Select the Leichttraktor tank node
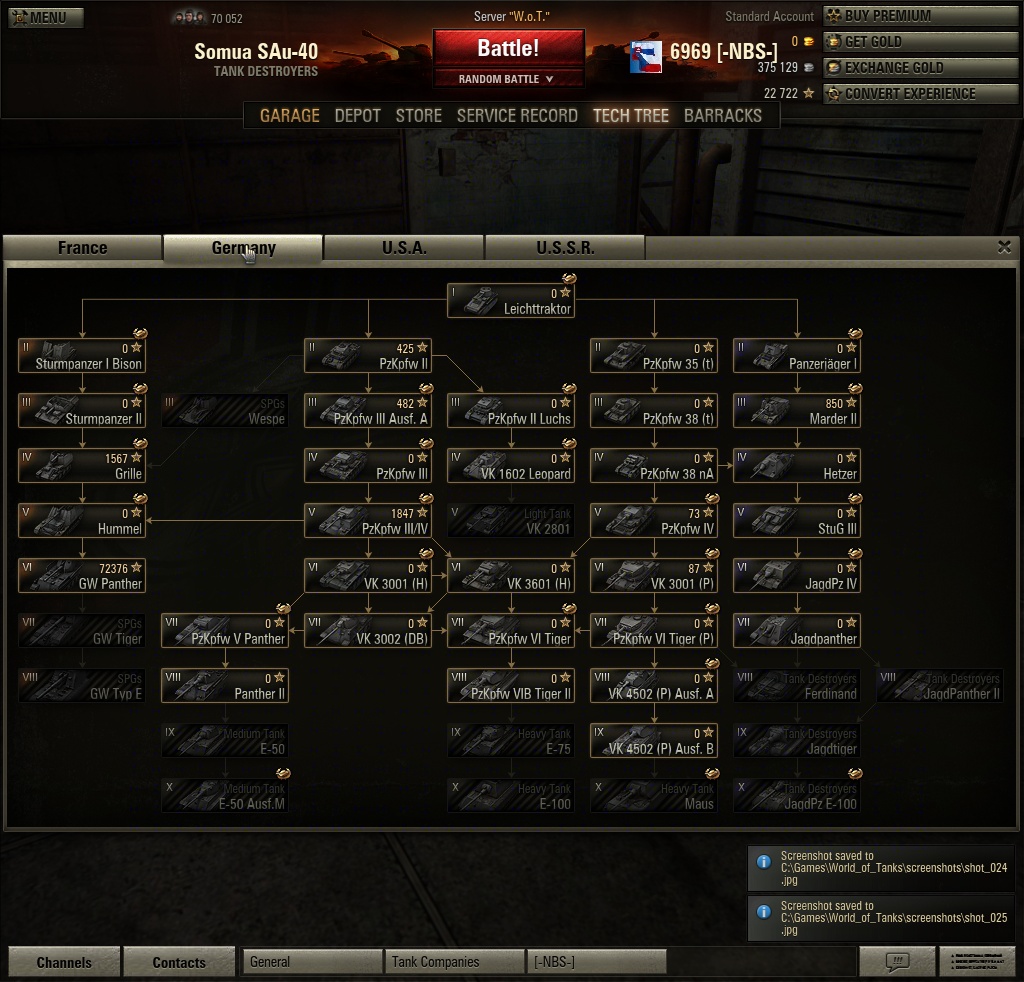 510,301
